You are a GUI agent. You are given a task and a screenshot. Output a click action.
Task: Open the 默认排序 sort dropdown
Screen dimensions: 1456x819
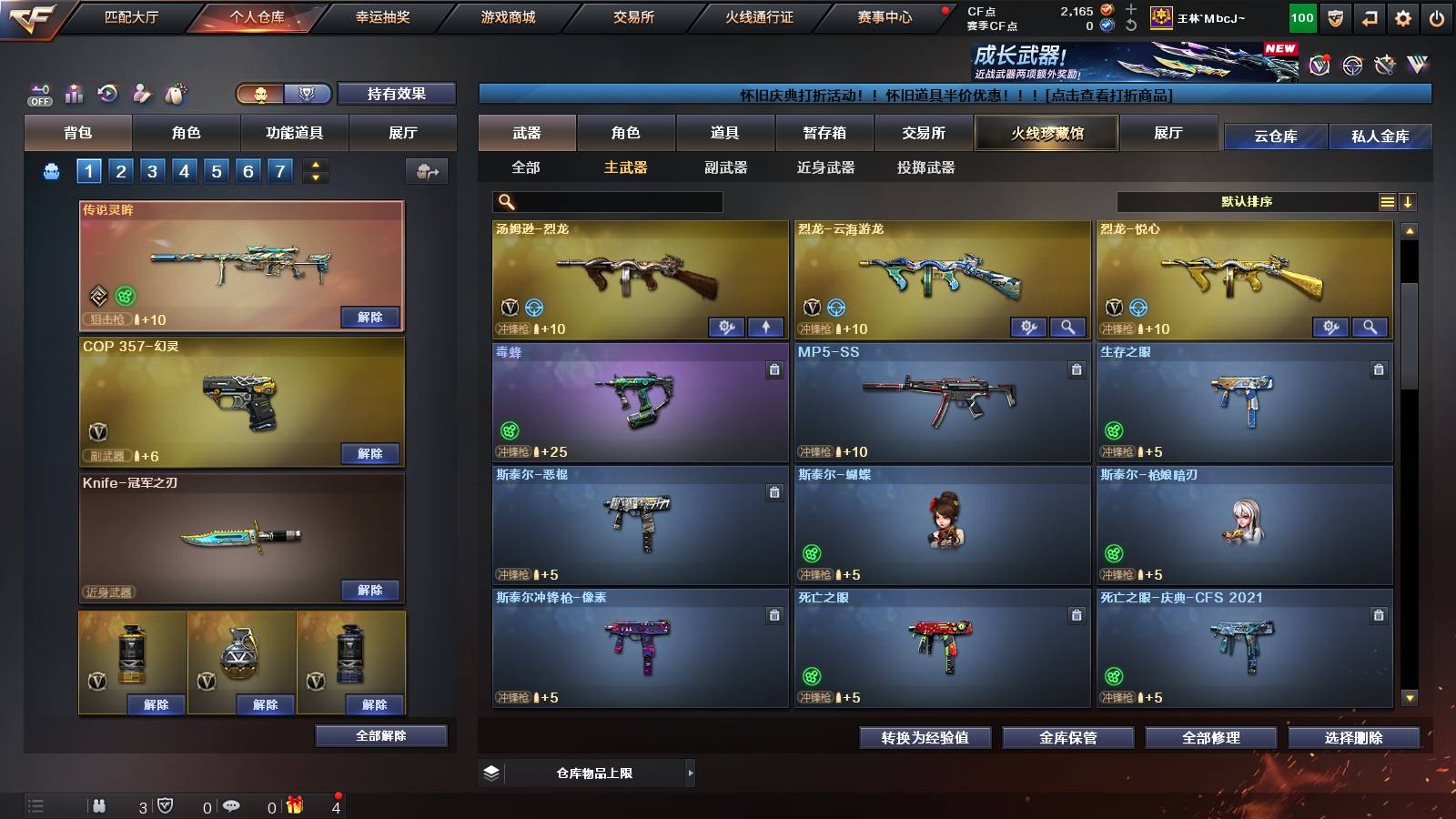pyautogui.click(x=1256, y=201)
